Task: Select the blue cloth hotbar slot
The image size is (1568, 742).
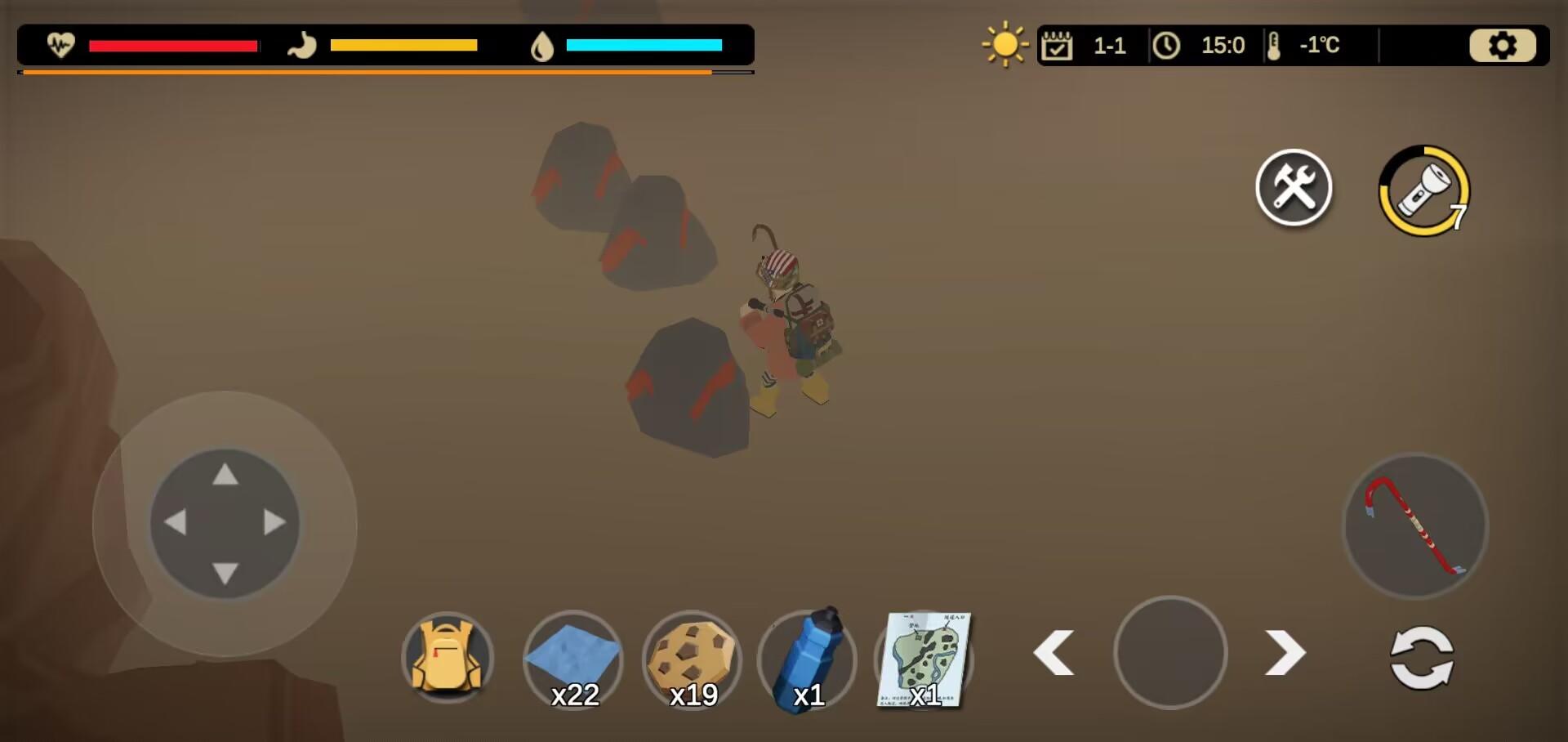Action: click(572, 659)
